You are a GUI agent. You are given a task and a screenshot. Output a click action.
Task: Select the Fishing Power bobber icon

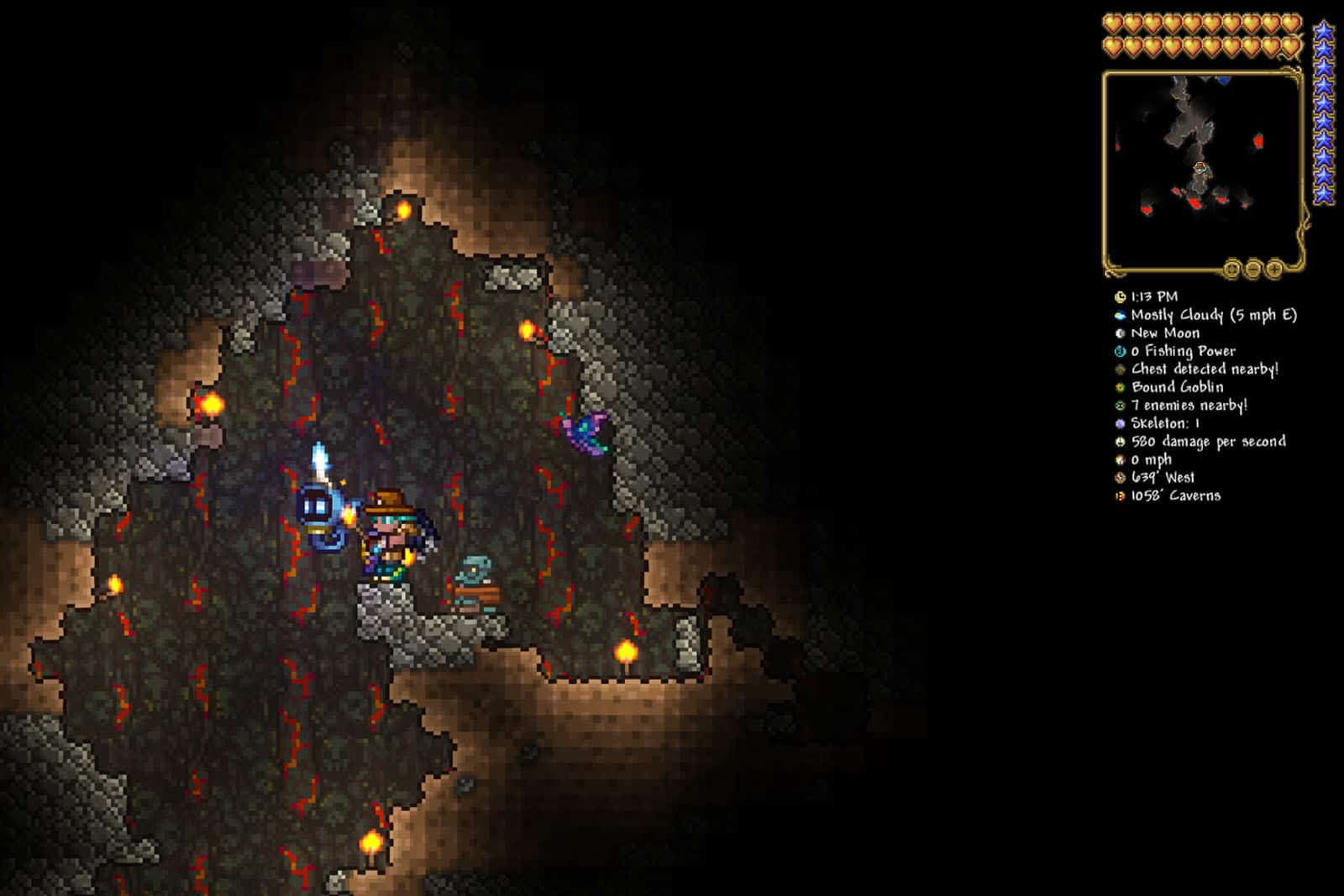[x=1120, y=351]
